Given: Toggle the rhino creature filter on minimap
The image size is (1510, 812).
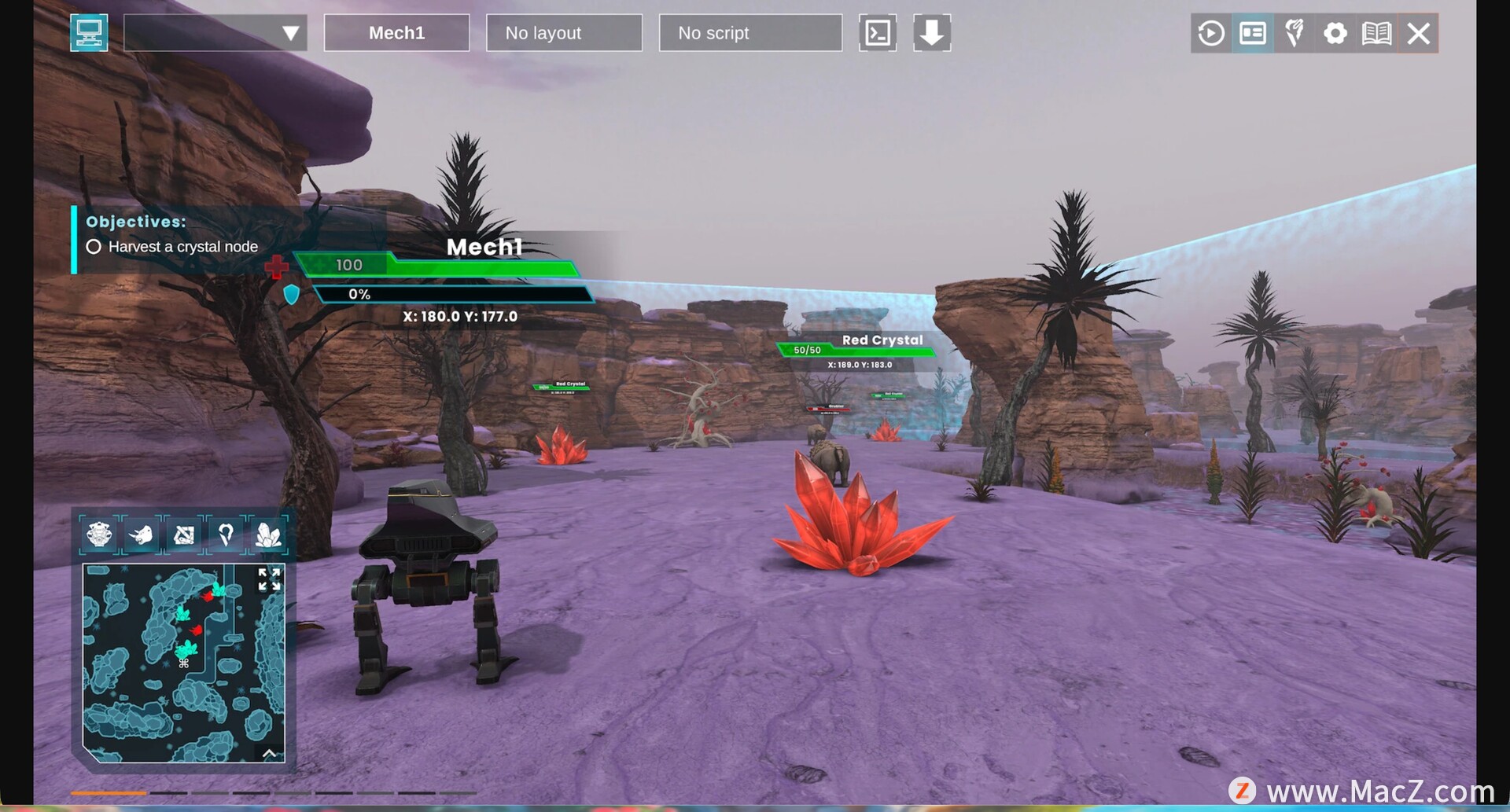Looking at the screenshot, I should click(x=142, y=535).
